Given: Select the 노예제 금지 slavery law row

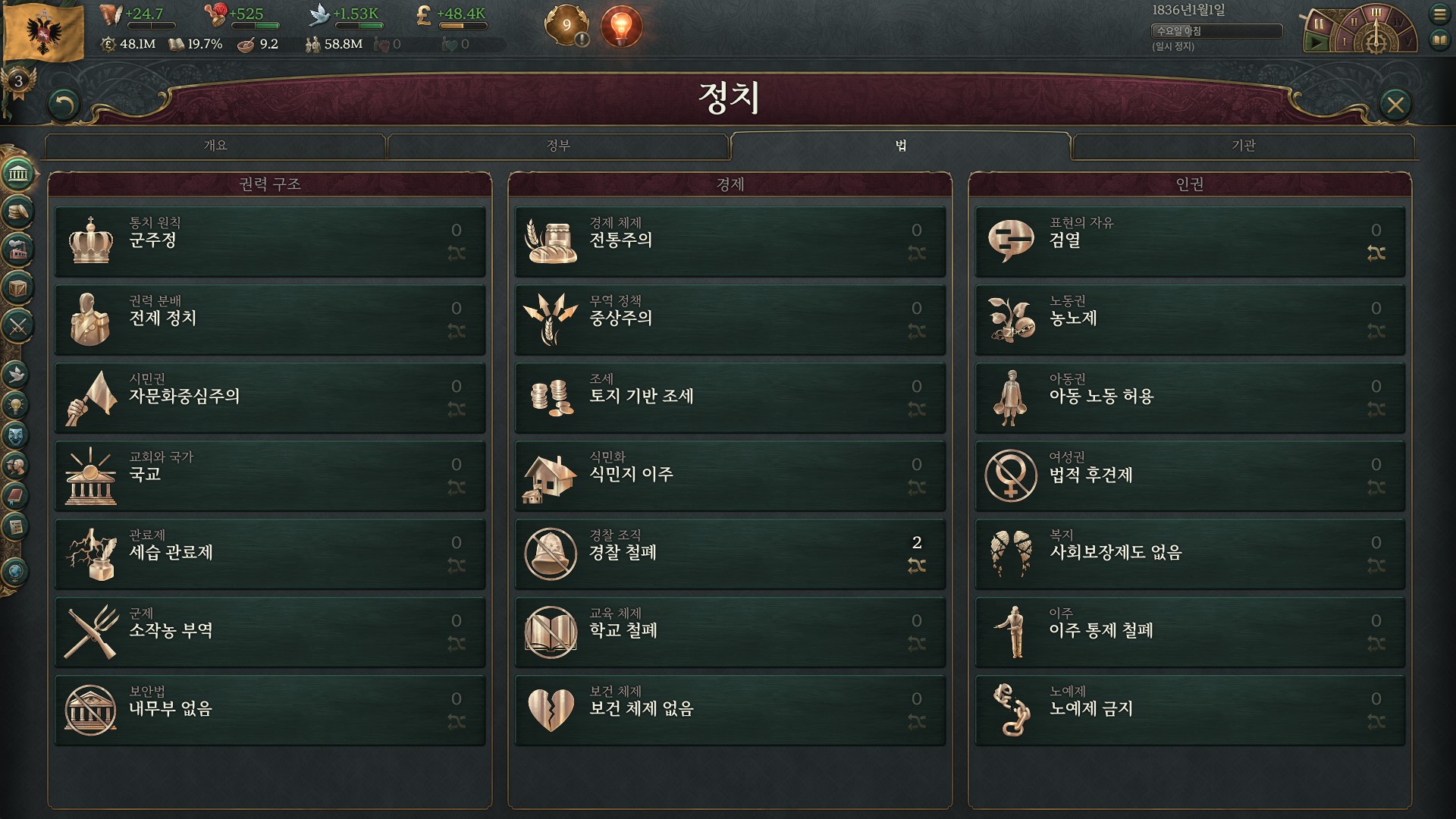Looking at the screenshot, I should (x=1189, y=710).
